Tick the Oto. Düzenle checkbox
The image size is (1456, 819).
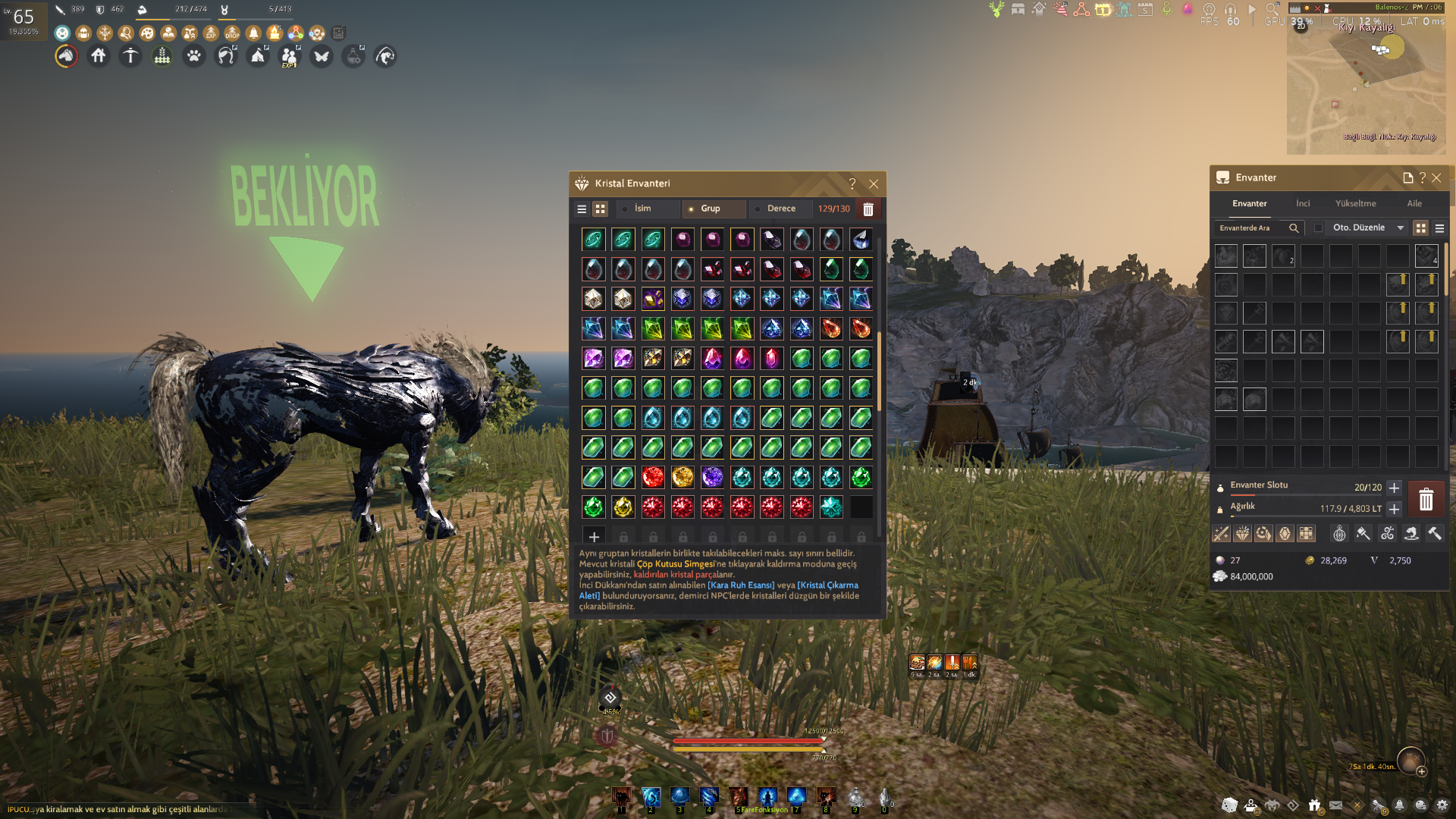click(x=1318, y=227)
